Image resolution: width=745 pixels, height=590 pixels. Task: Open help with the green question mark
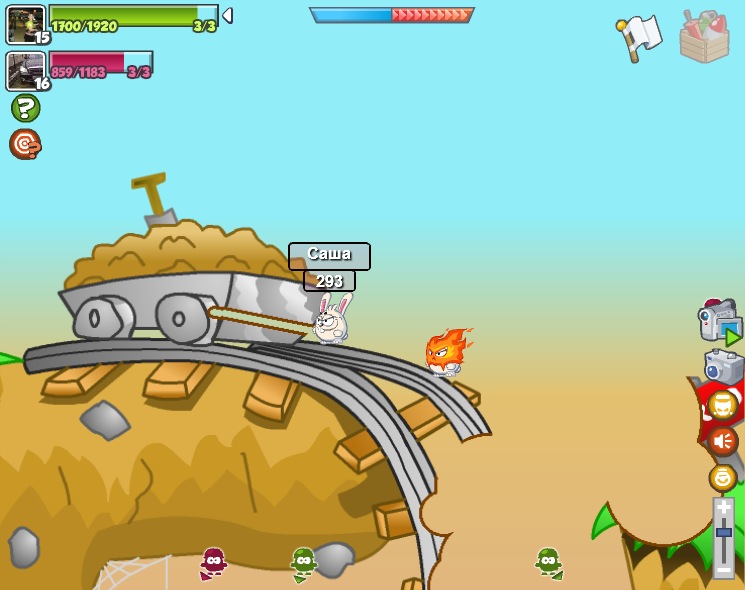(x=25, y=108)
